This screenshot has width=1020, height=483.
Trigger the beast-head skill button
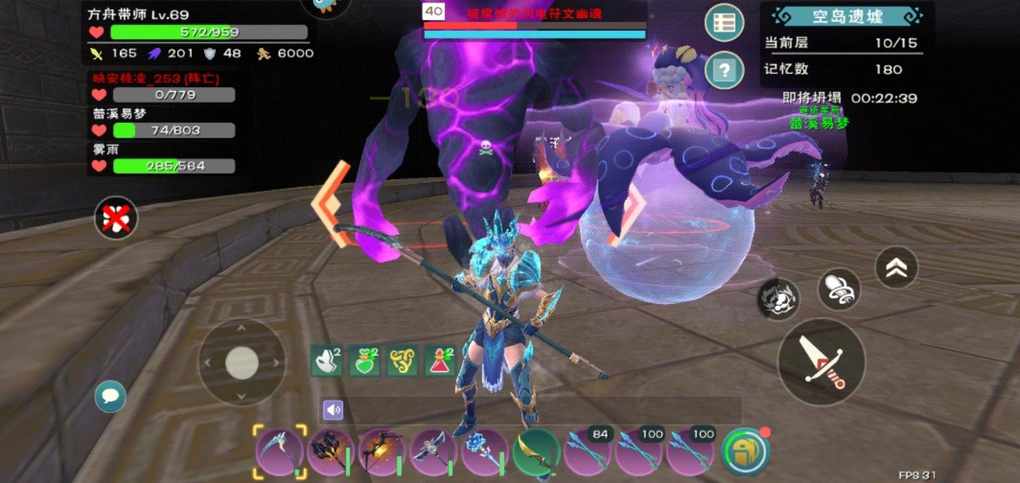pyautogui.click(x=777, y=298)
